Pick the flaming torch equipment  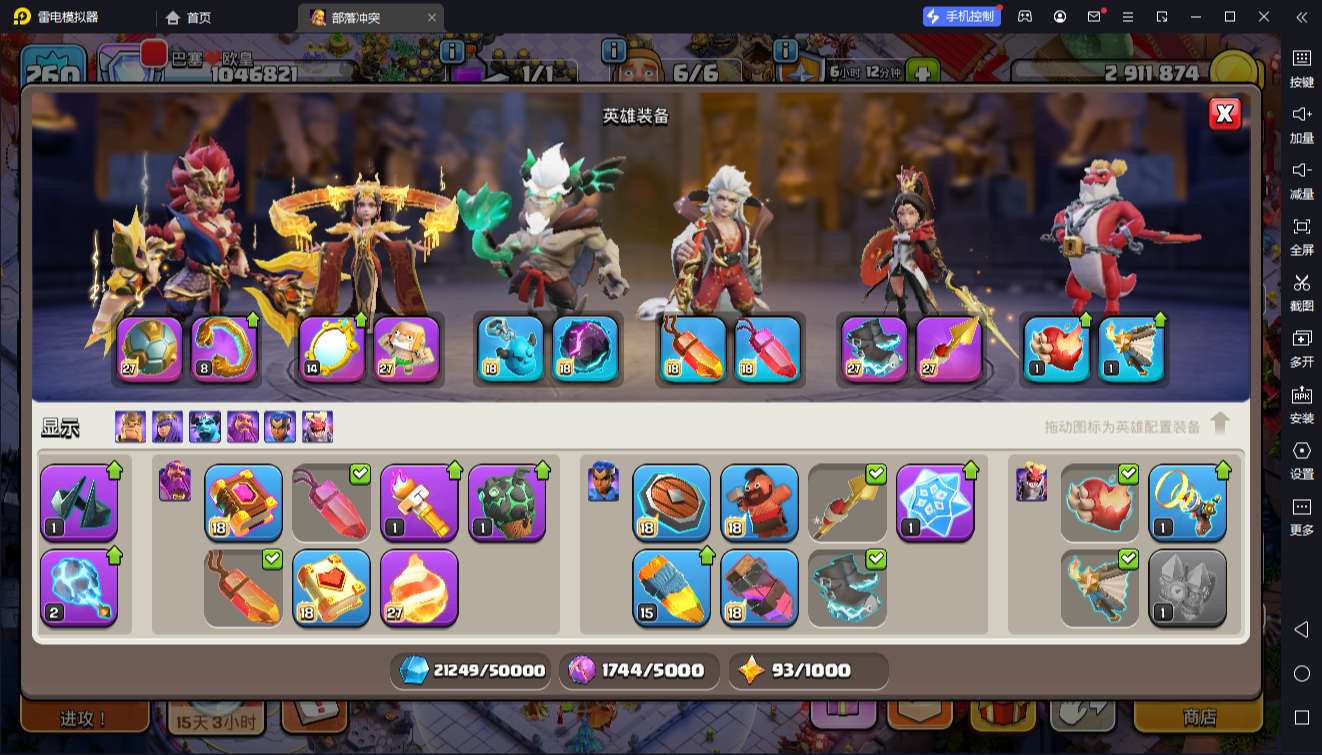(x=419, y=502)
